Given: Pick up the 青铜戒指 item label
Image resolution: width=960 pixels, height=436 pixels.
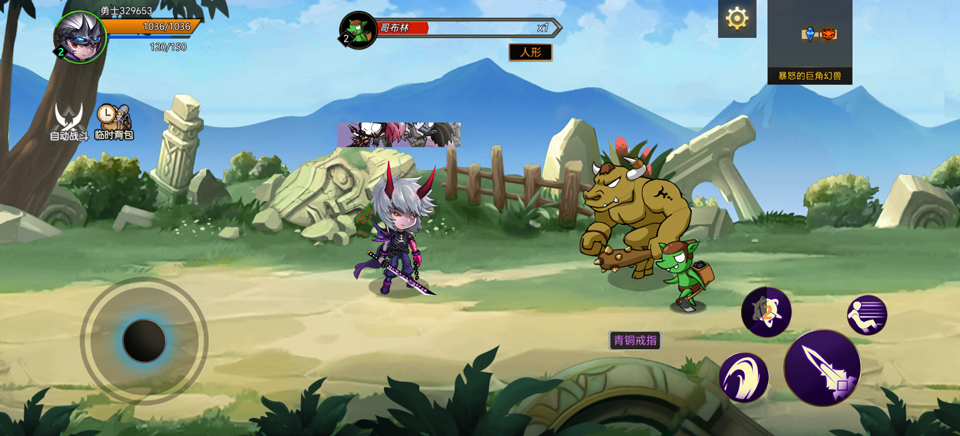Looking at the screenshot, I should click(x=635, y=340).
